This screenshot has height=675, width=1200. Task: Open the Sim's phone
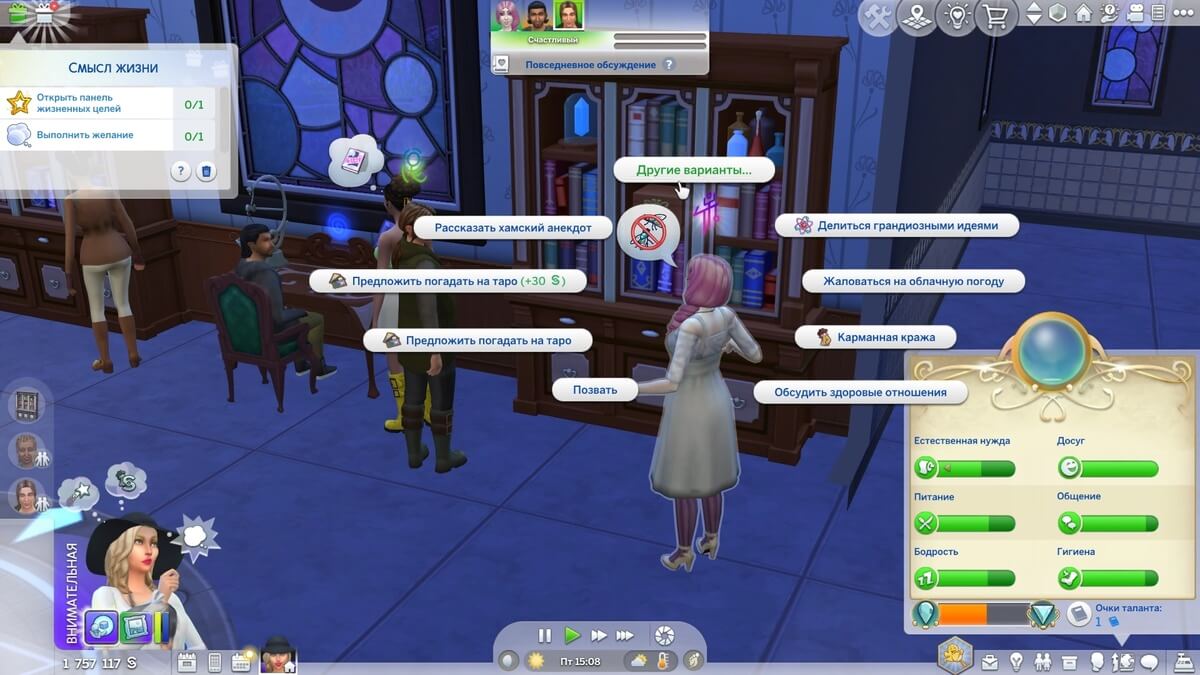[214, 661]
